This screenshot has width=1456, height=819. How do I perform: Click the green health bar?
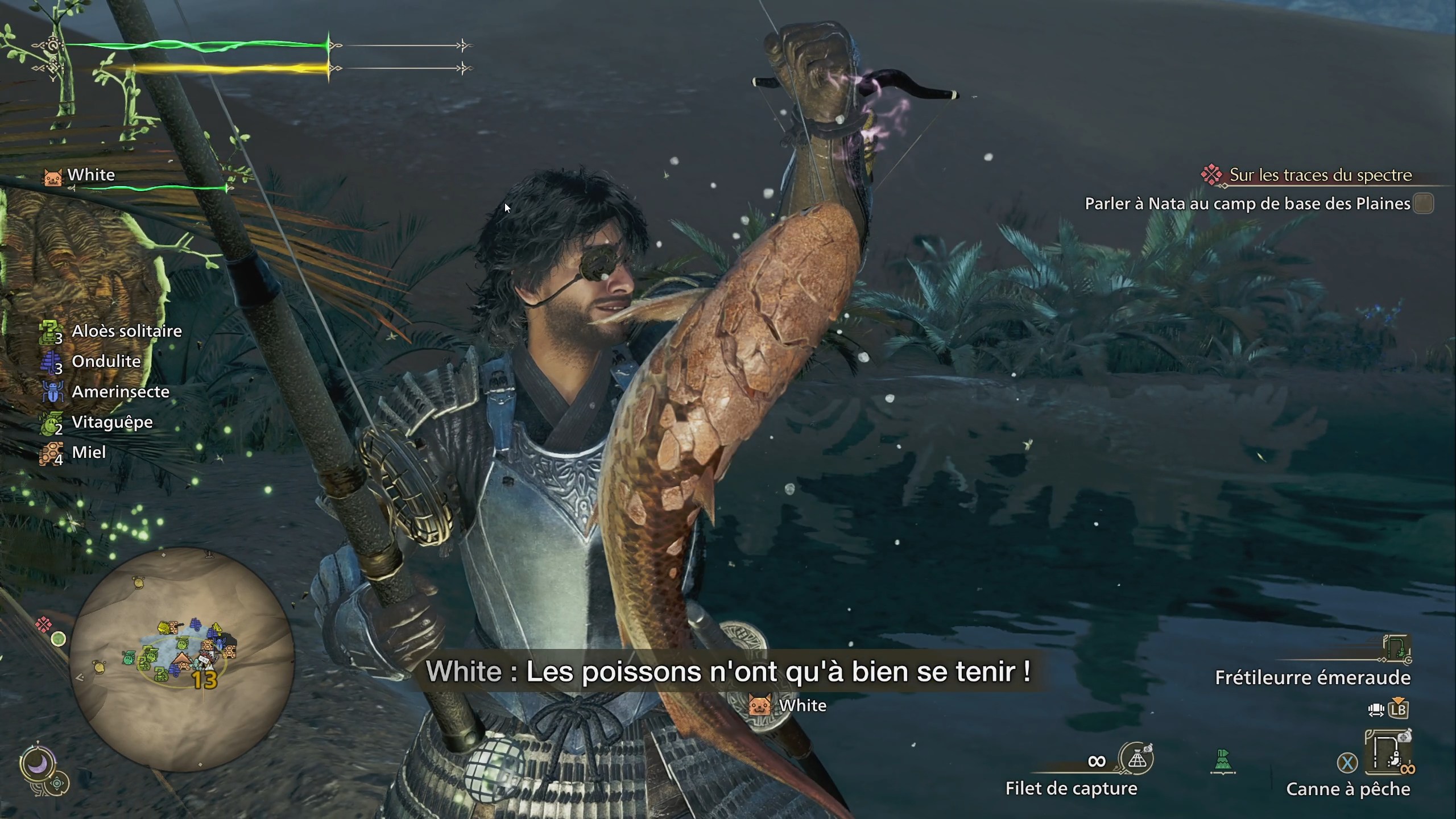pyautogui.click(x=199, y=45)
